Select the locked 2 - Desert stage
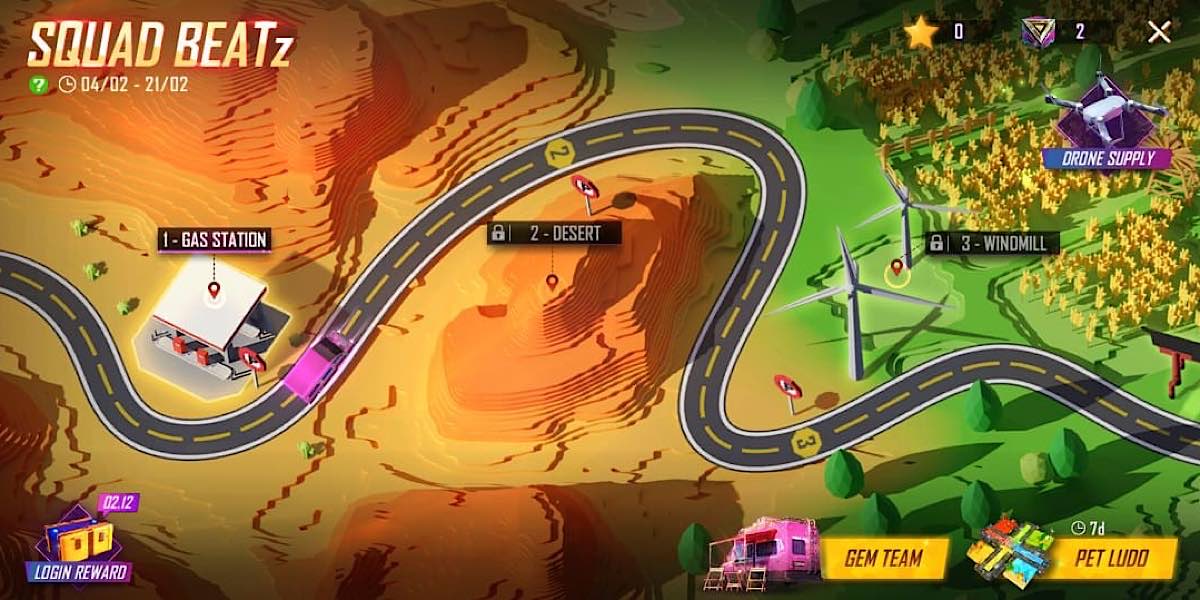1200x600 pixels. (x=554, y=234)
